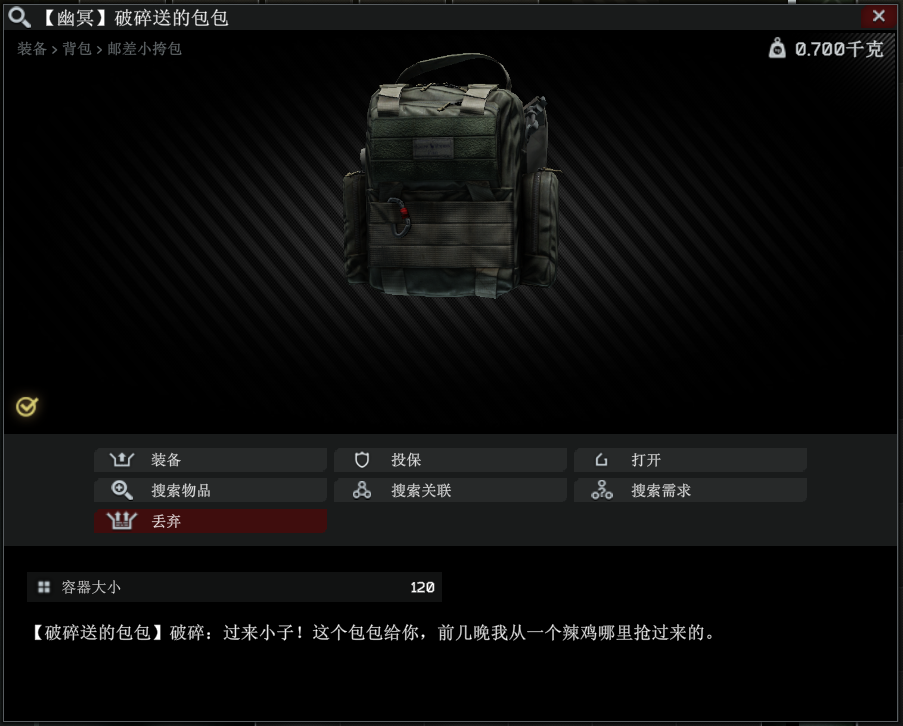Open the bag with 打开 button
903x726 pixels.
(x=690, y=460)
